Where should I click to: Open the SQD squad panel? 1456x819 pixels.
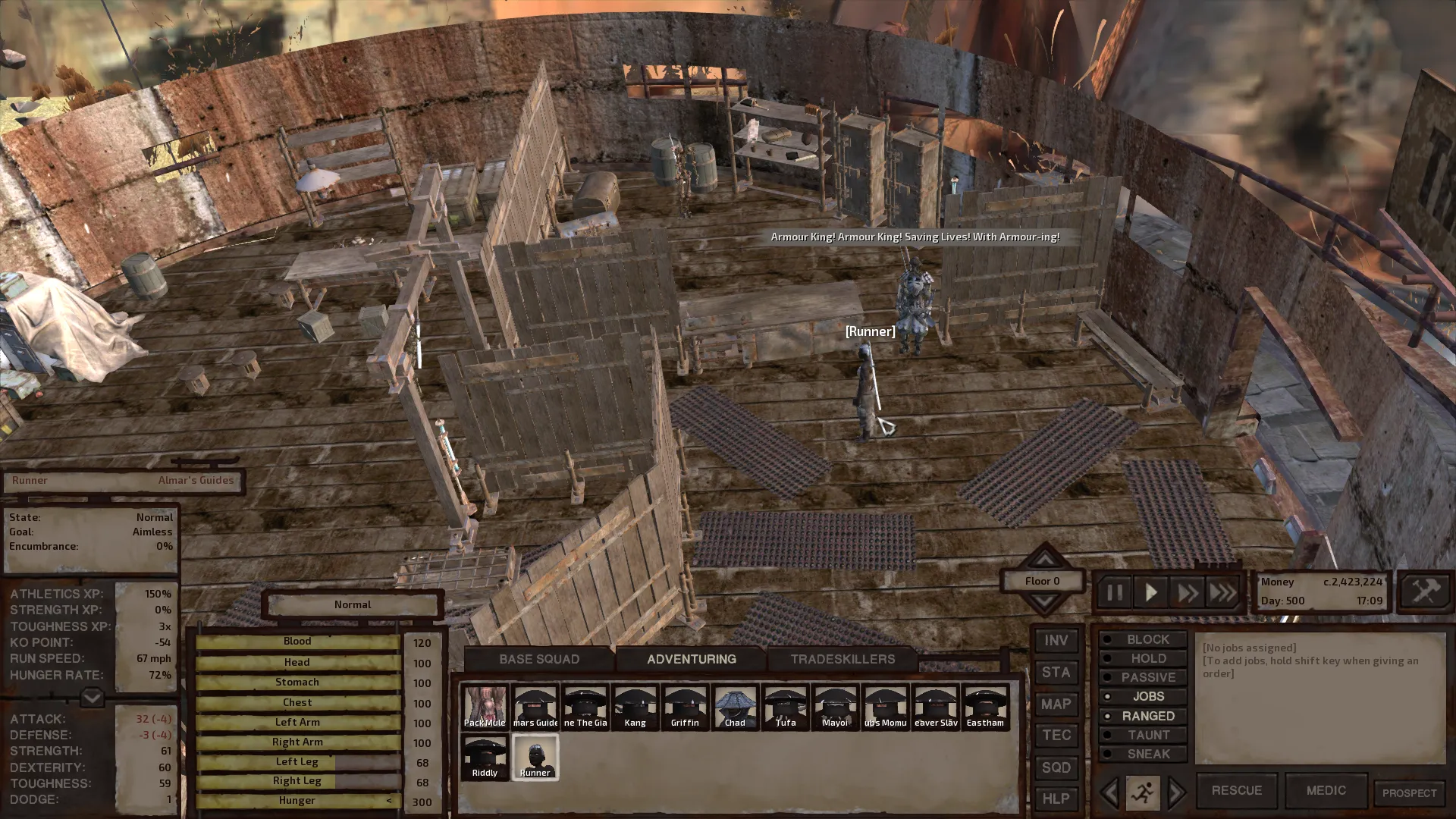pyautogui.click(x=1056, y=767)
